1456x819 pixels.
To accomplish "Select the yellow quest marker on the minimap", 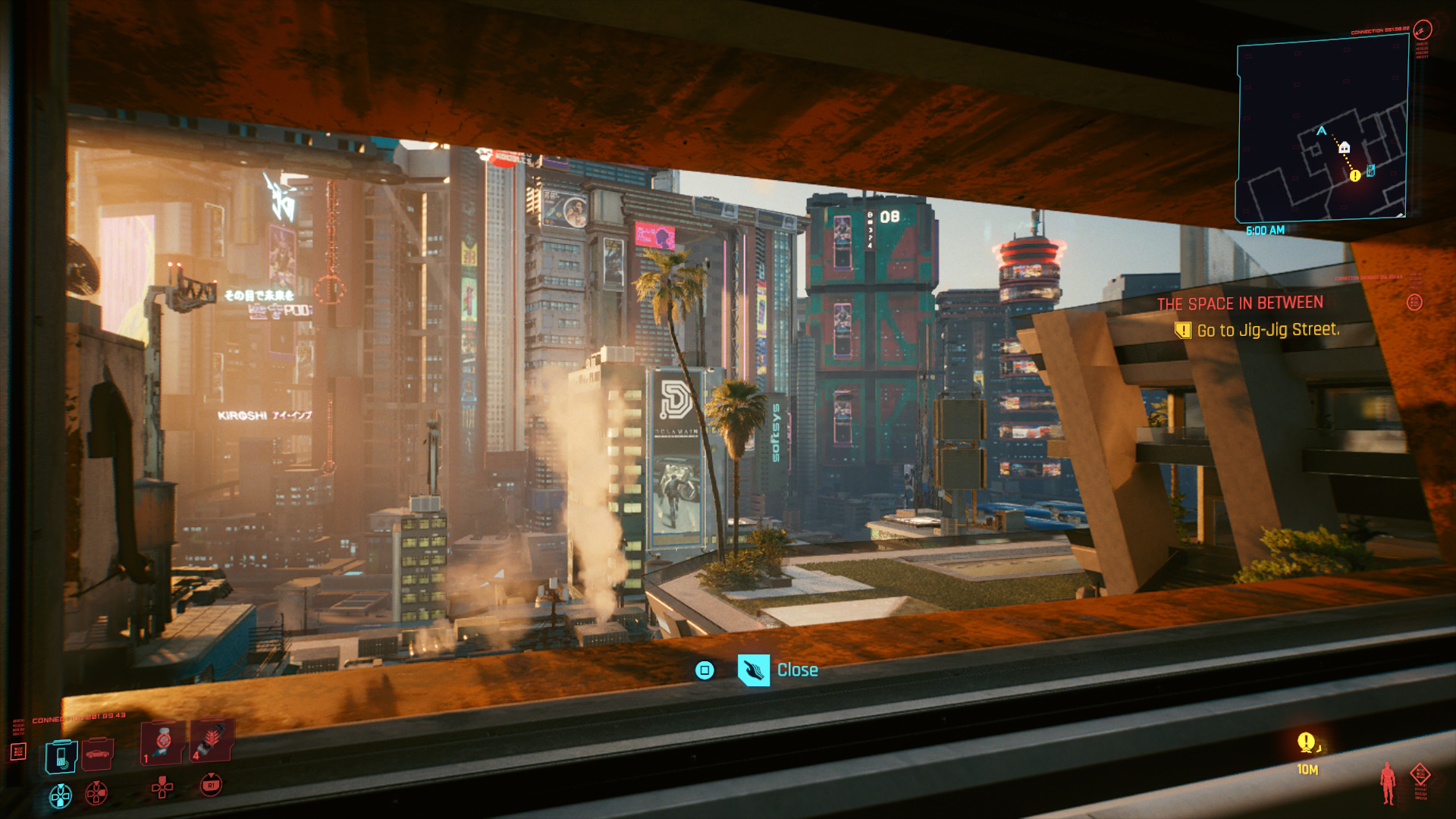I will coord(1354,175).
